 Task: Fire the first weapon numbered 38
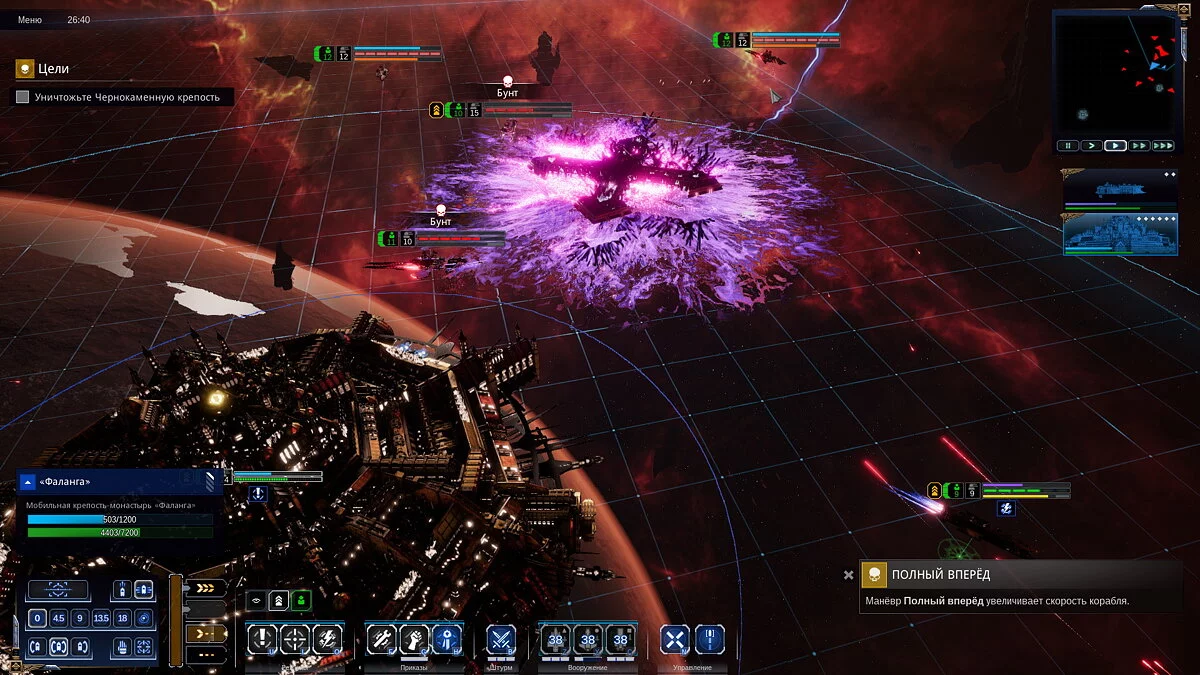tap(555, 639)
